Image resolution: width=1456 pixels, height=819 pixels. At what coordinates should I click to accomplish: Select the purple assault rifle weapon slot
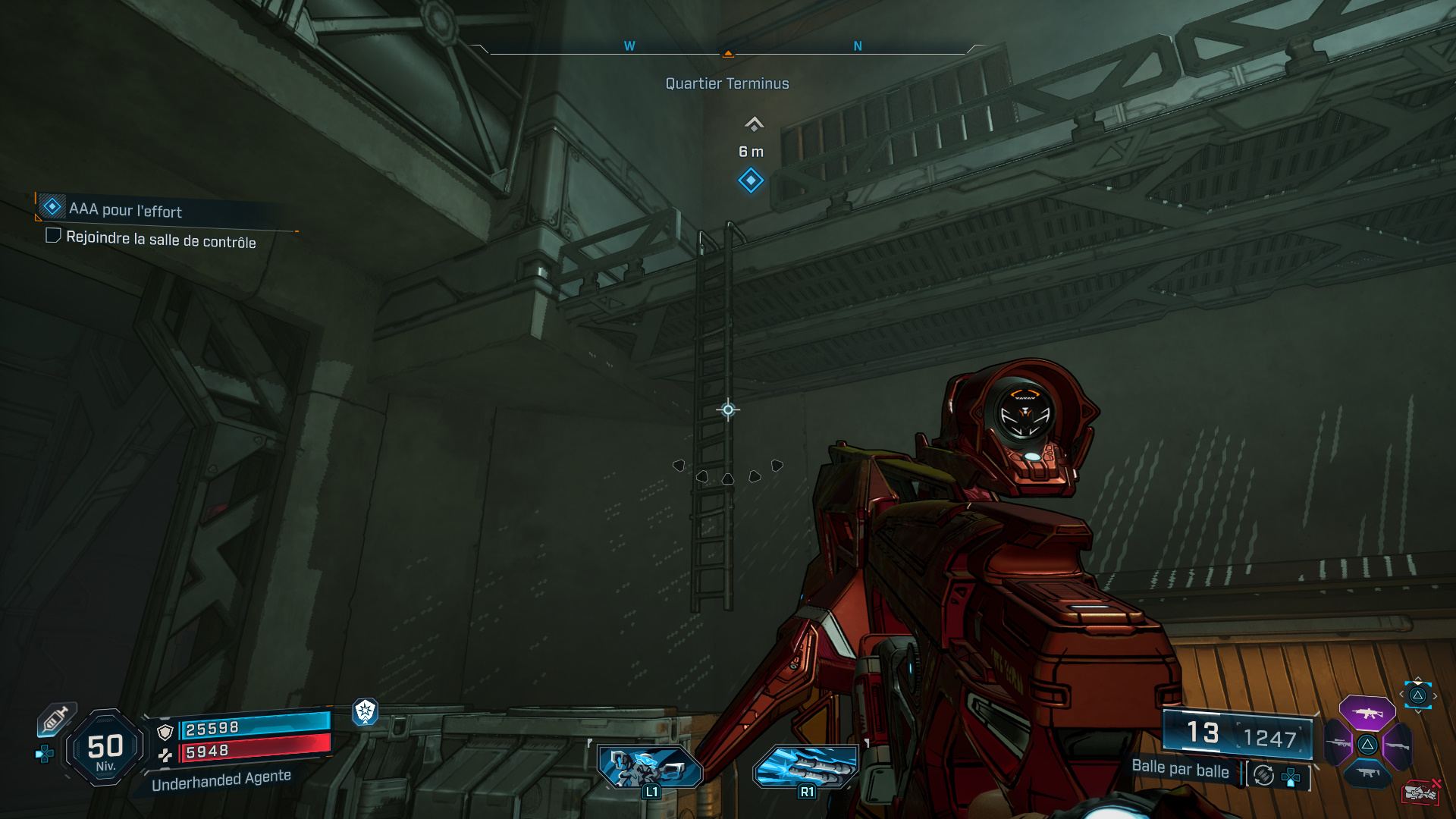[x=1367, y=713]
